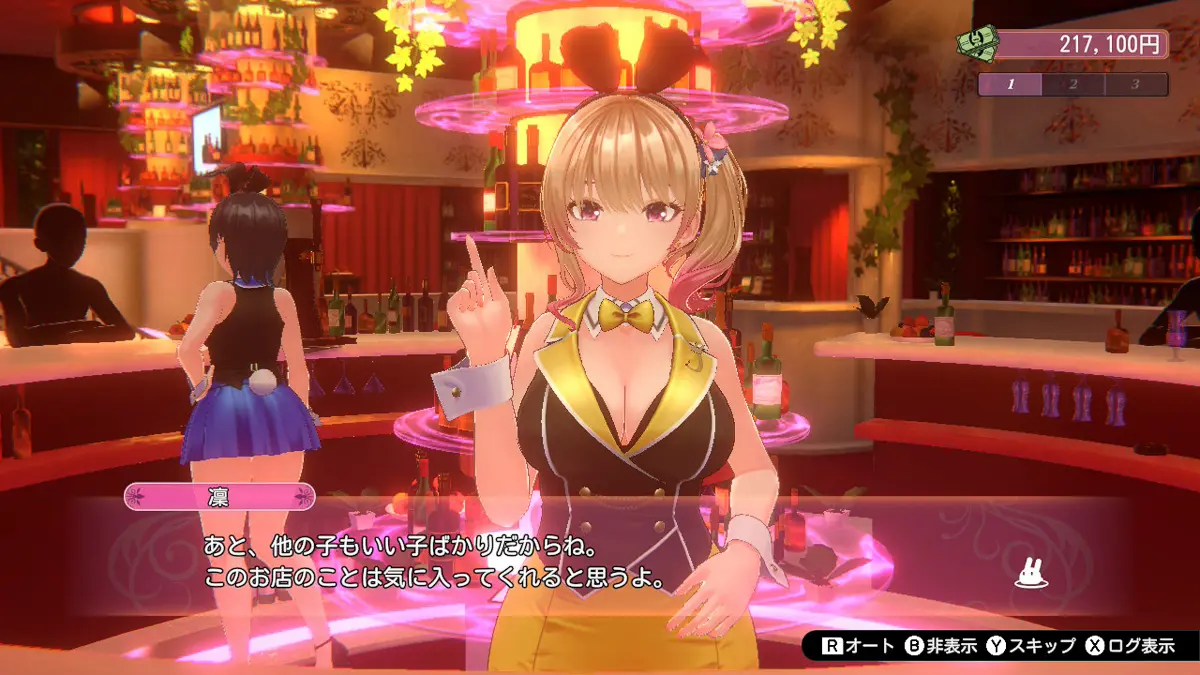Viewport: 1200px width, 675px height.
Task: Switch to the tab numbered 2
Action: pyautogui.click(x=1073, y=84)
